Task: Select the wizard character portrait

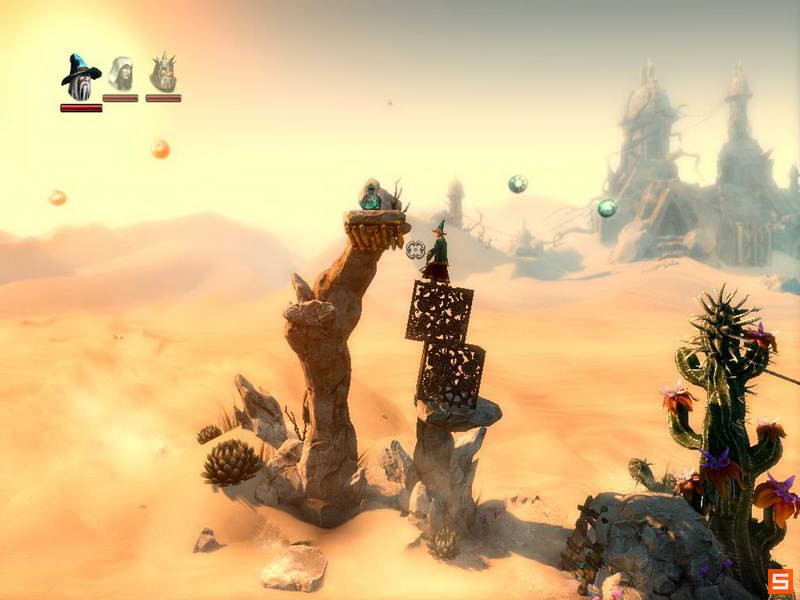Action: coord(80,77)
